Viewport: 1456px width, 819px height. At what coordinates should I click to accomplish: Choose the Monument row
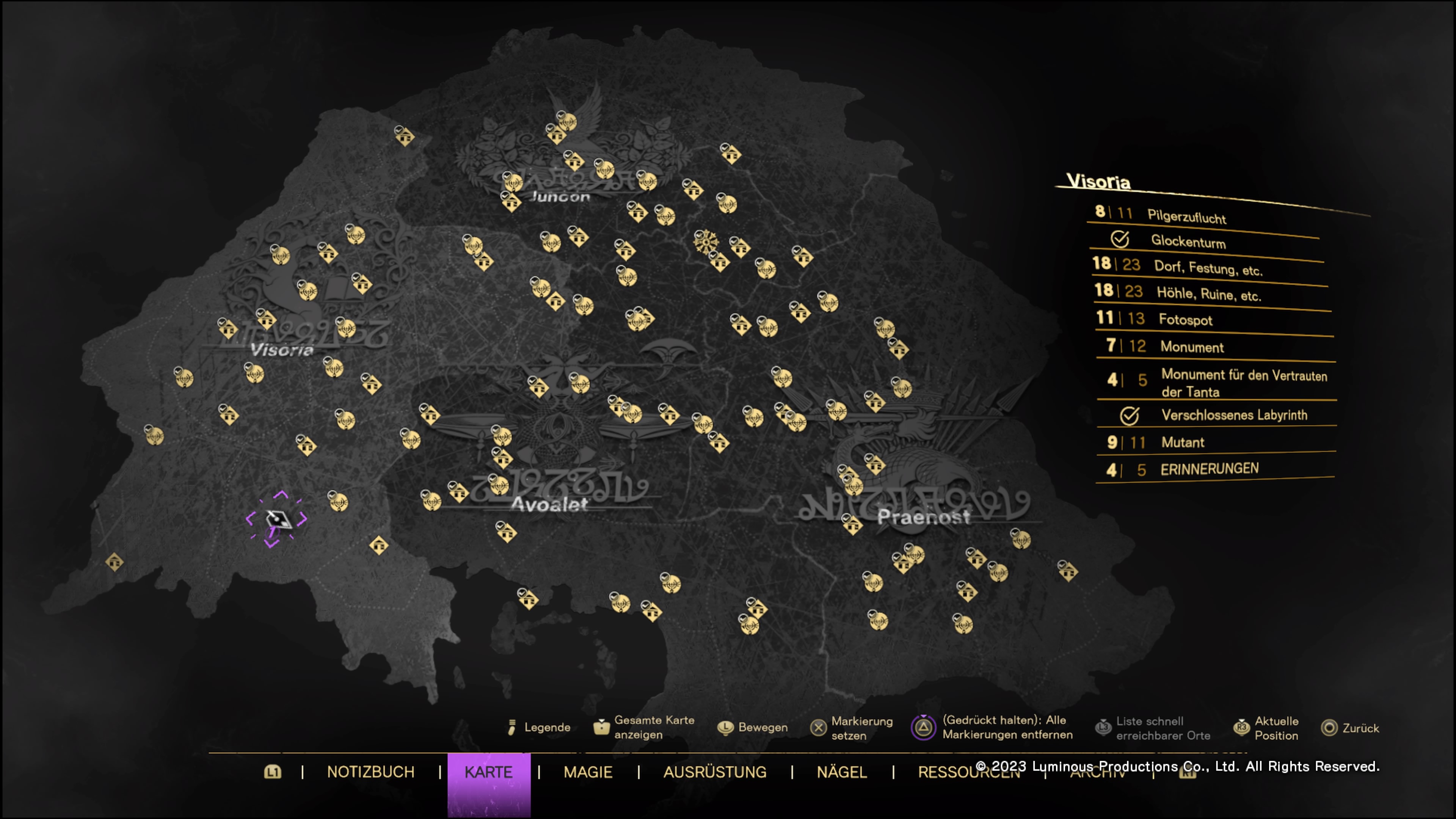[x=1191, y=347]
